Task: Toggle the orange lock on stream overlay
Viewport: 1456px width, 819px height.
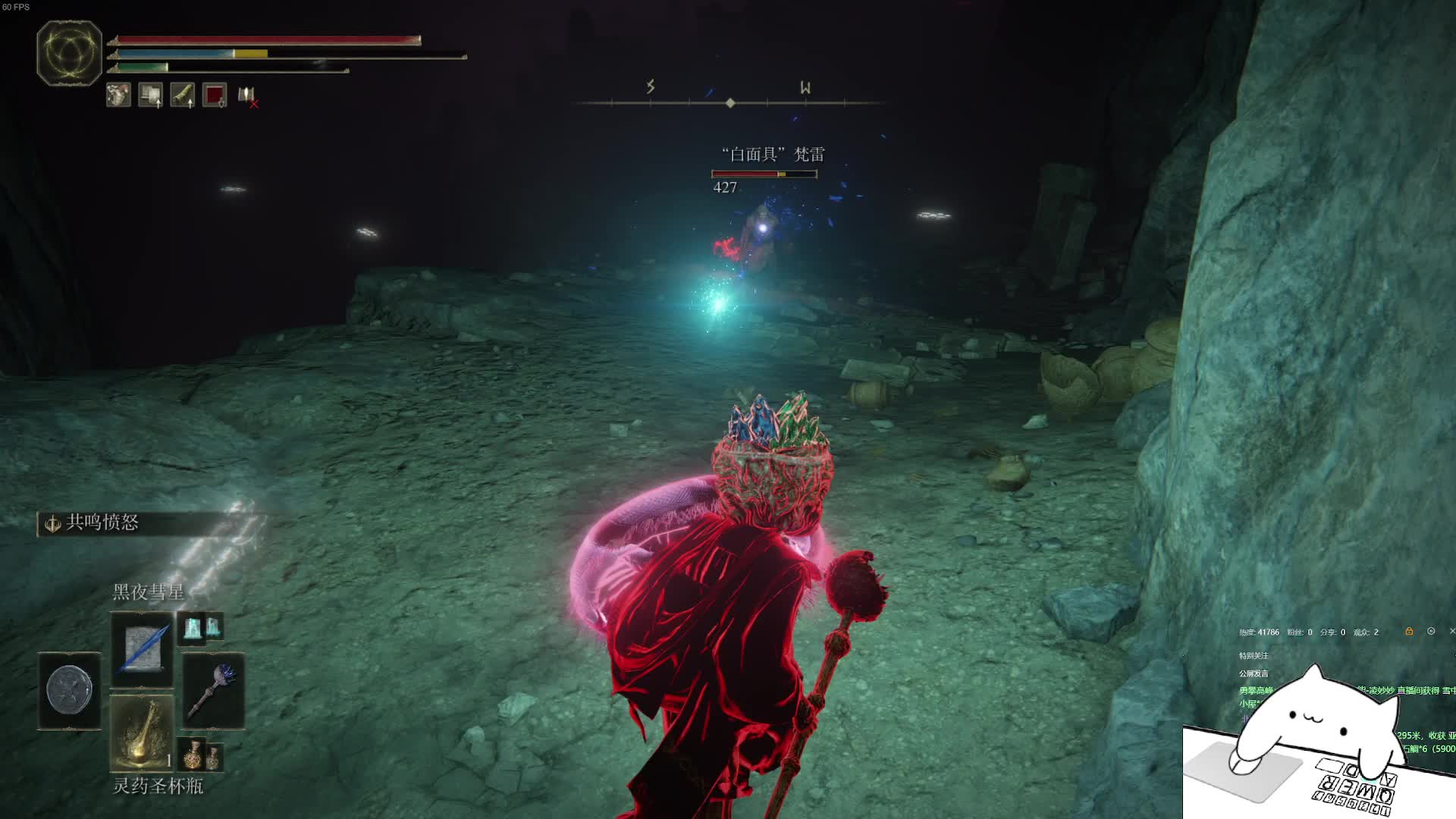Action: click(1409, 631)
